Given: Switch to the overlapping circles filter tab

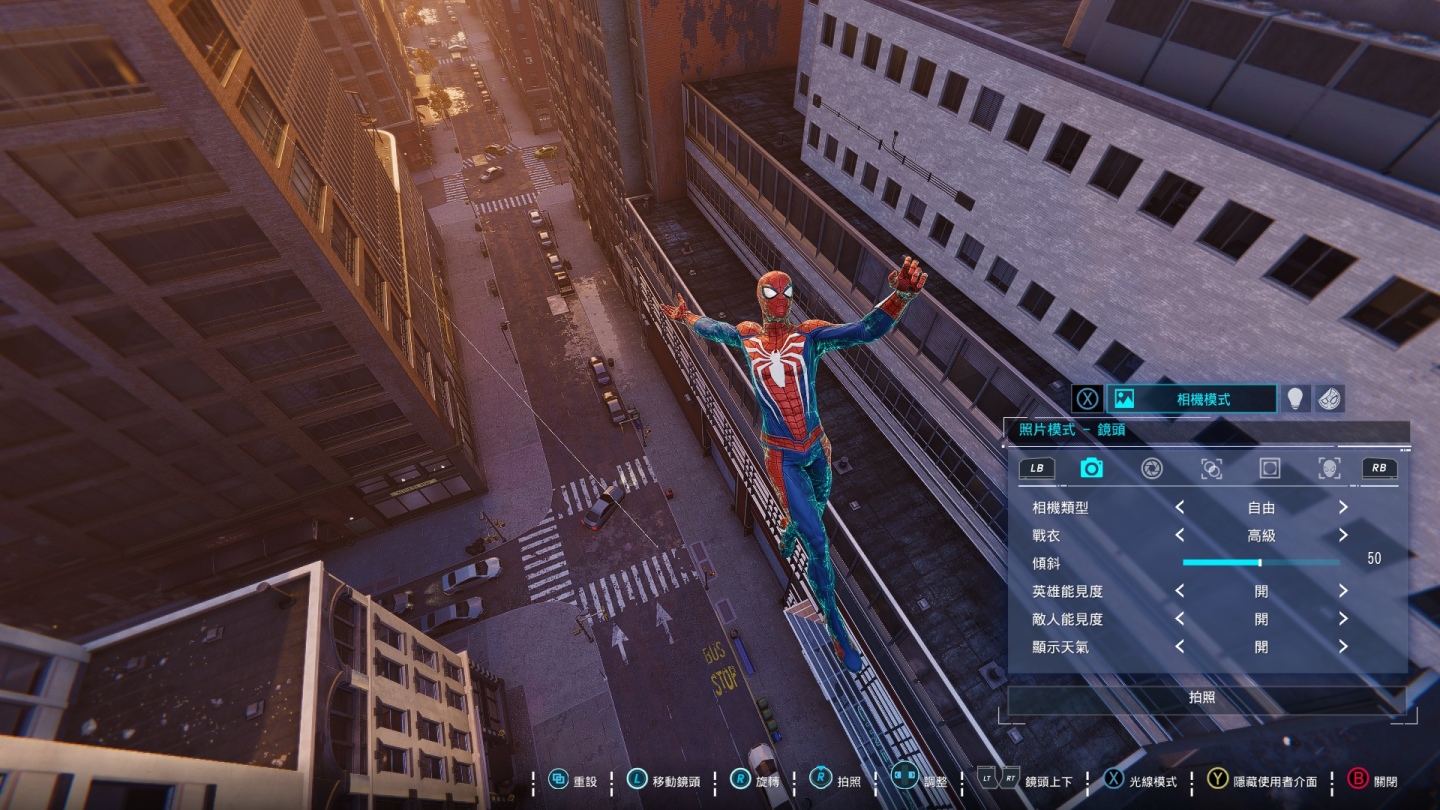Looking at the screenshot, I should [x=1211, y=468].
